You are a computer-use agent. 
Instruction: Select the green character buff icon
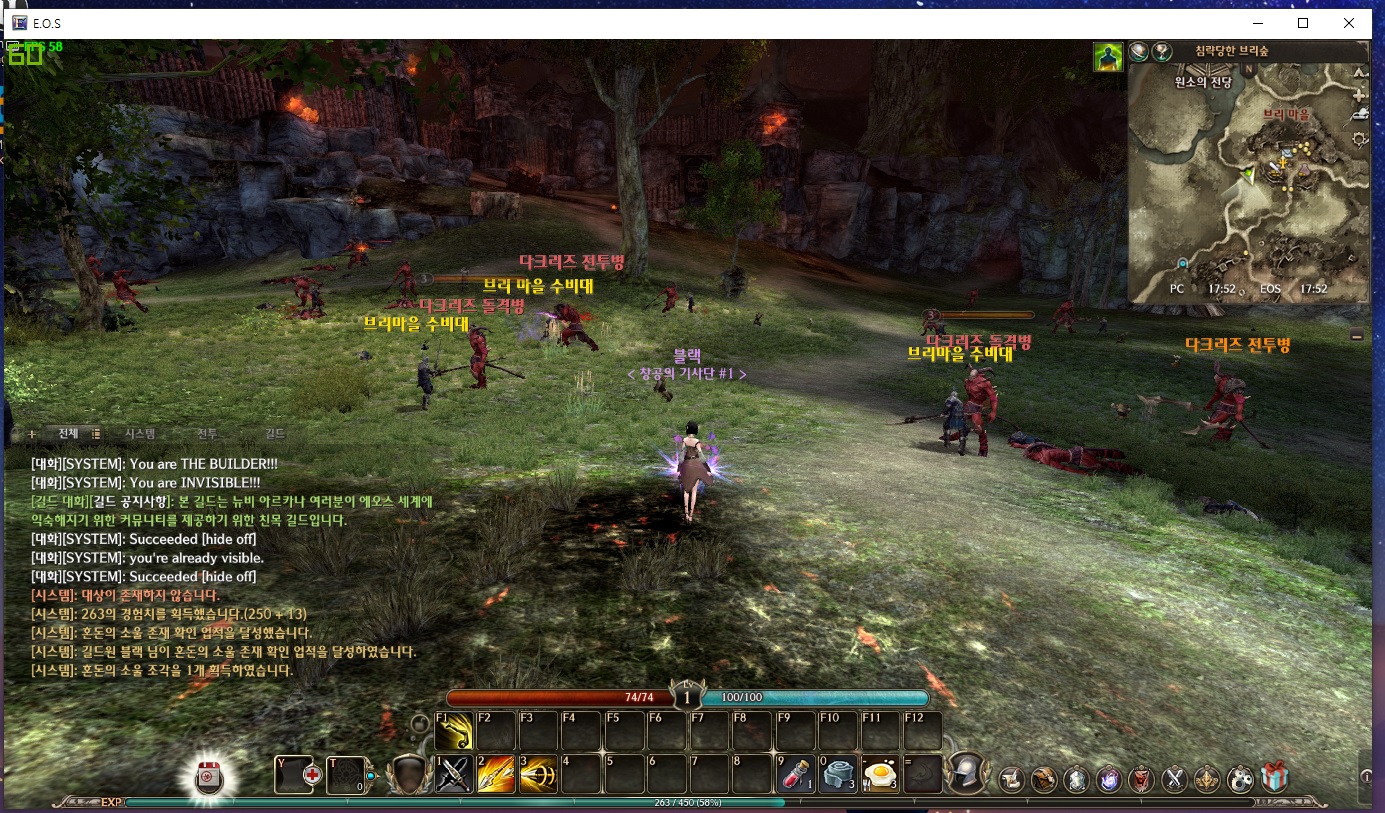click(1107, 57)
